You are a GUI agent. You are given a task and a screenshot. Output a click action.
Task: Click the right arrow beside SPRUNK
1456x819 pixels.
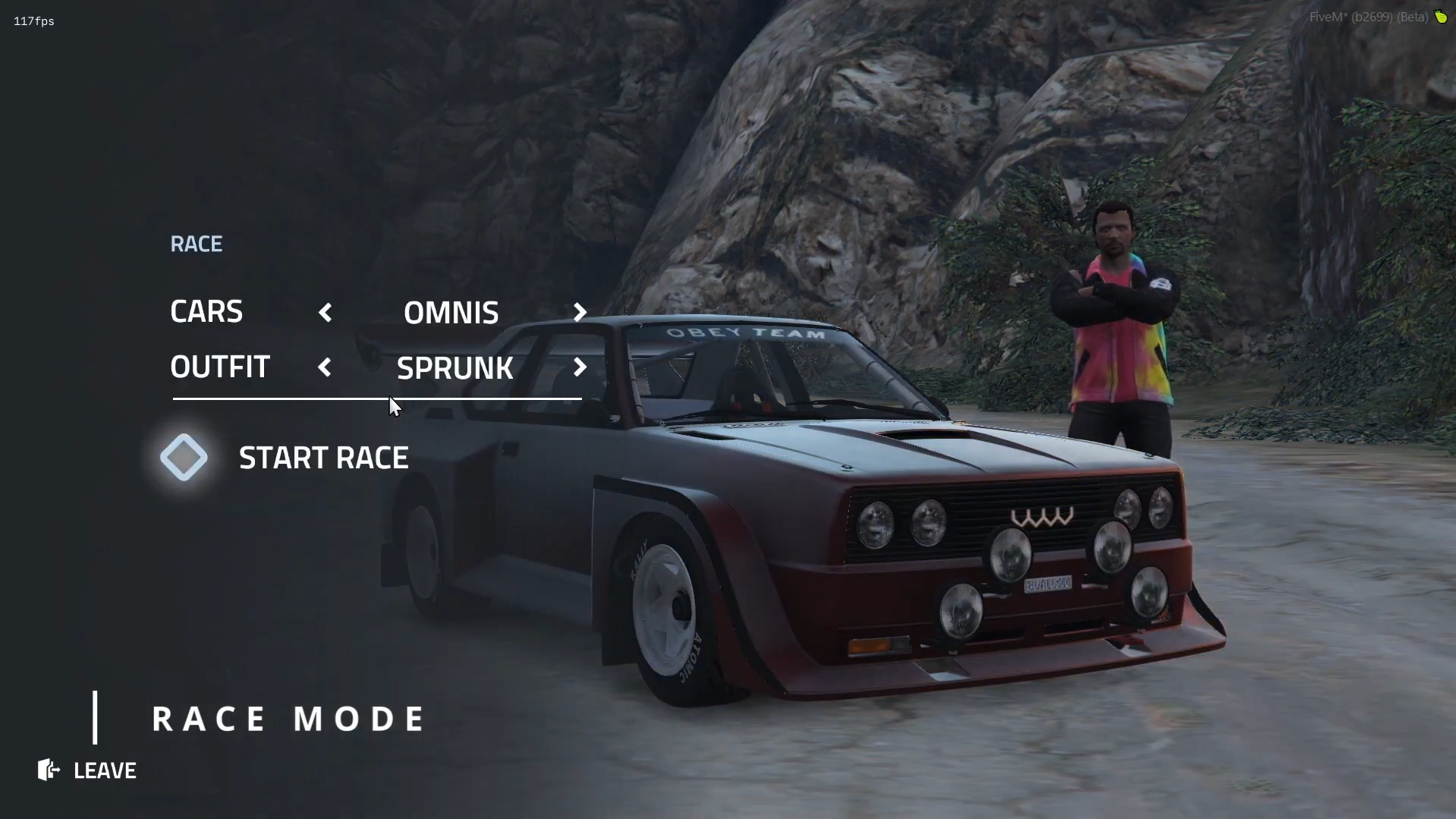click(580, 367)
